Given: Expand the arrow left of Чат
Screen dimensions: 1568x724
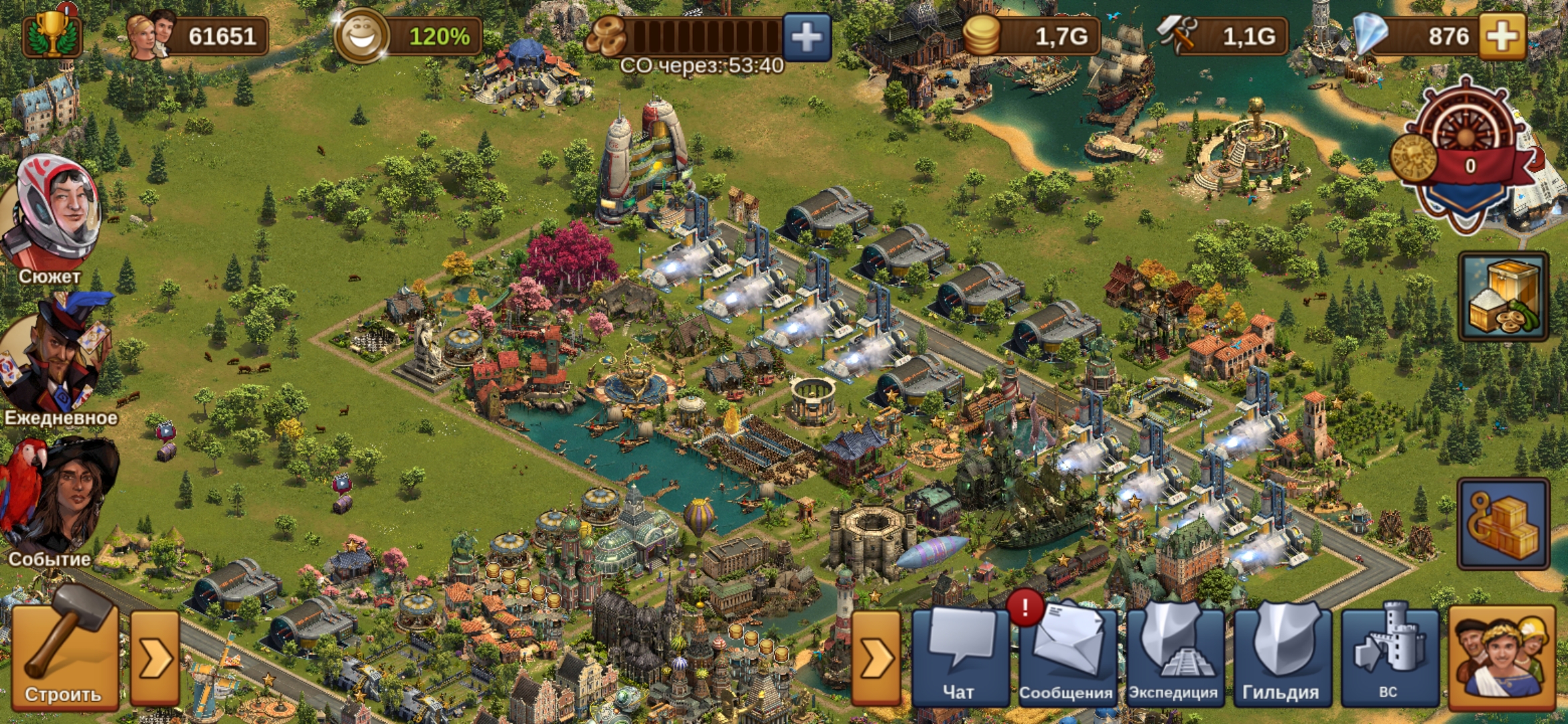Looking at the screenshot, I should click(x=876, y=658).
